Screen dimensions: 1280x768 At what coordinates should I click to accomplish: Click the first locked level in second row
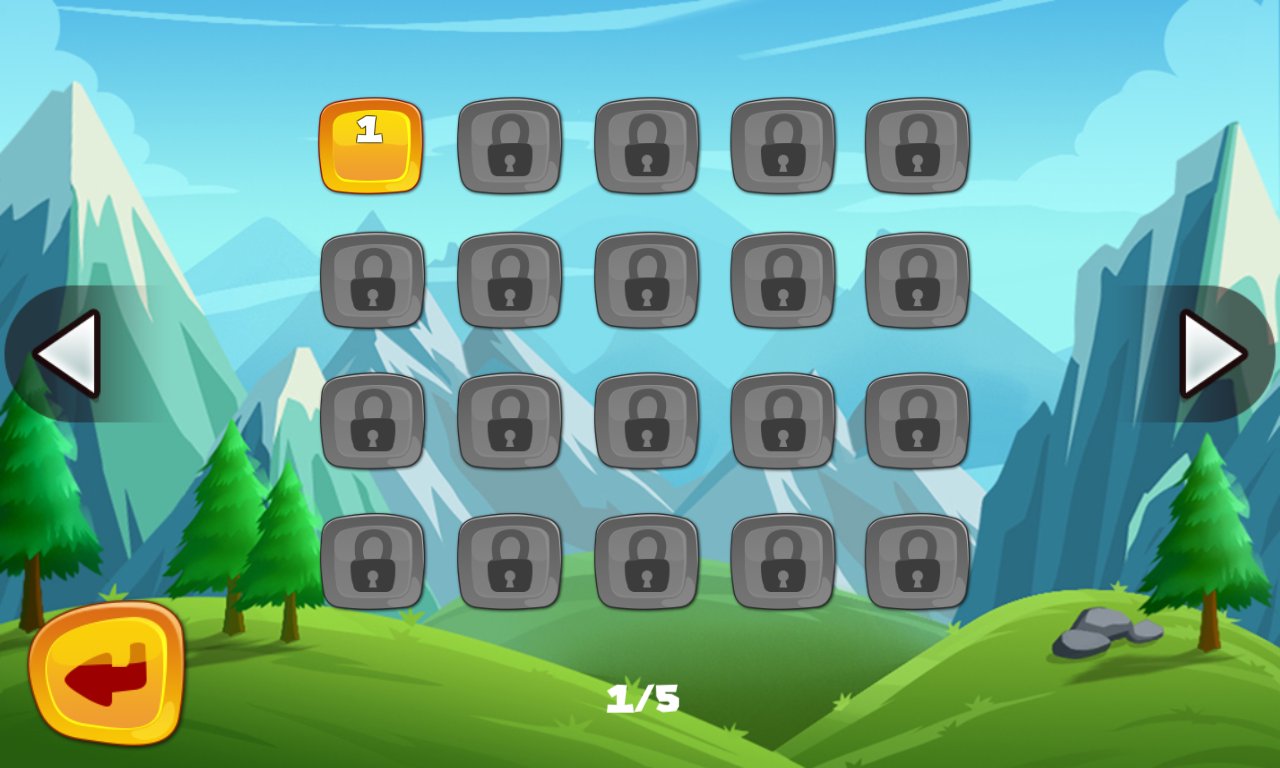click(374, 282)
